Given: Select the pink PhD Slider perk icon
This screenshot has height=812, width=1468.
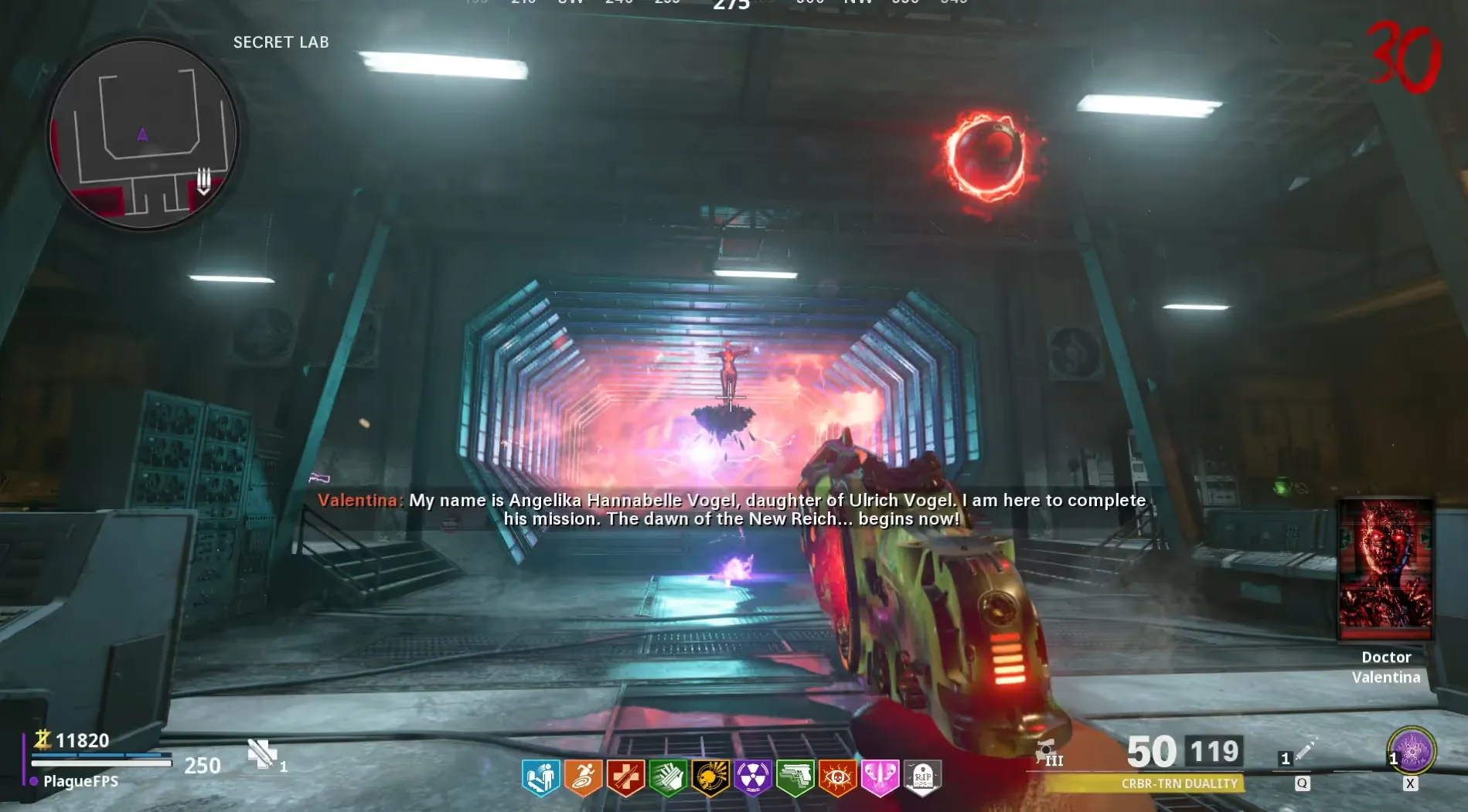Looking at the screenshot, I should coord(880,776).
